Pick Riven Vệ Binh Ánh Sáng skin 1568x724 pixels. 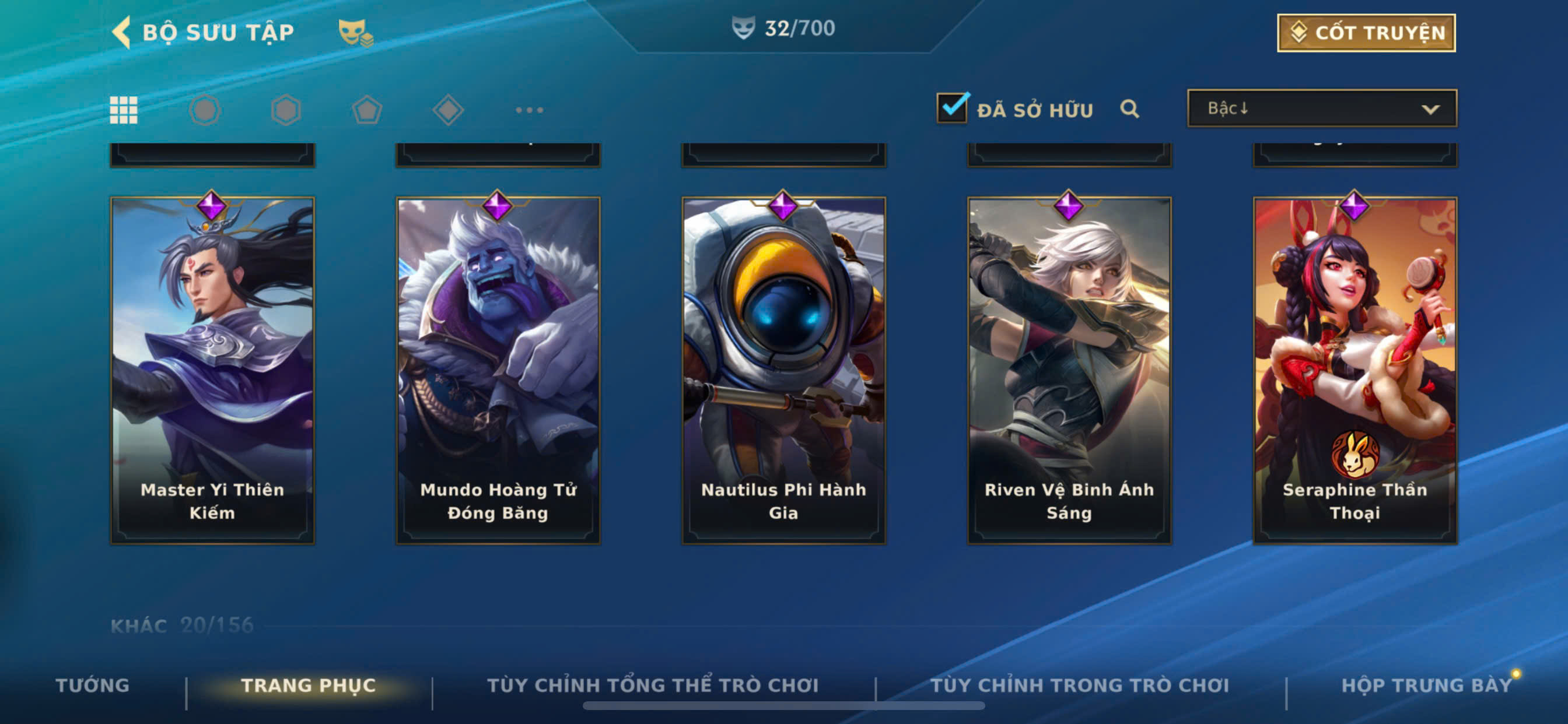coord(1069,370)
